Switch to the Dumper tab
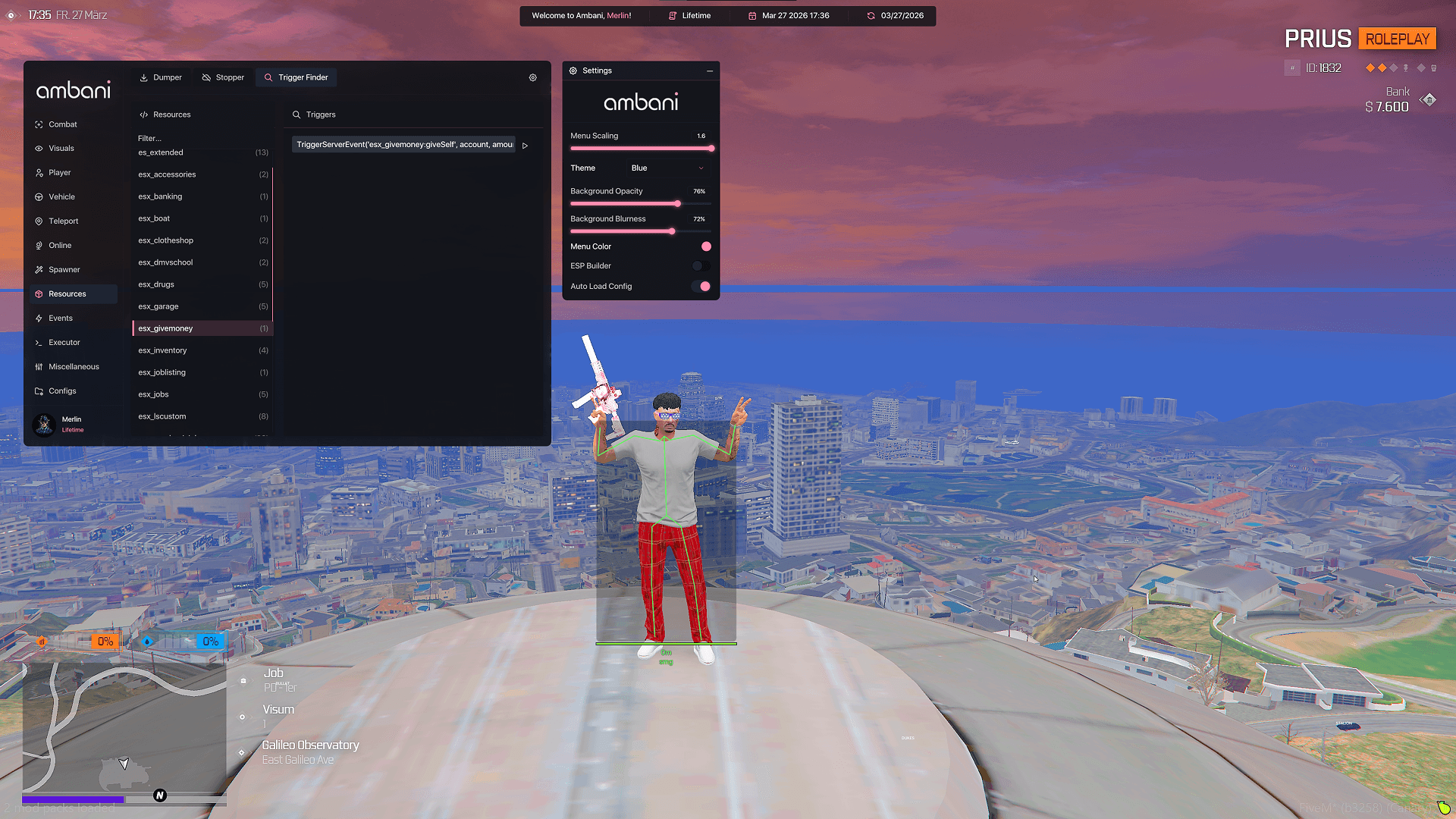The image size is (1456, 819). point(161,77)
